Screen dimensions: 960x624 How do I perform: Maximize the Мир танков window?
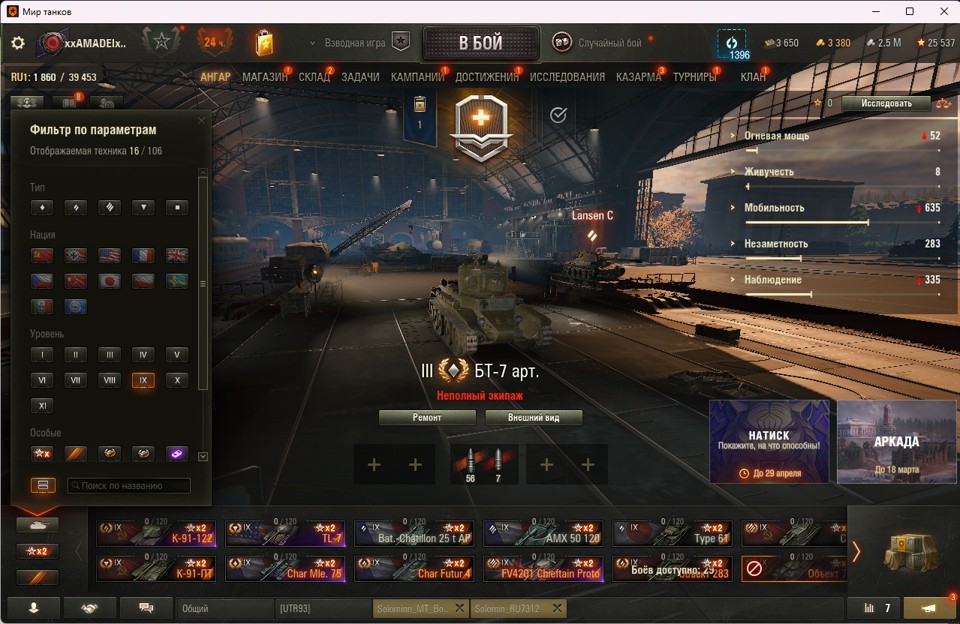(910, 11)
